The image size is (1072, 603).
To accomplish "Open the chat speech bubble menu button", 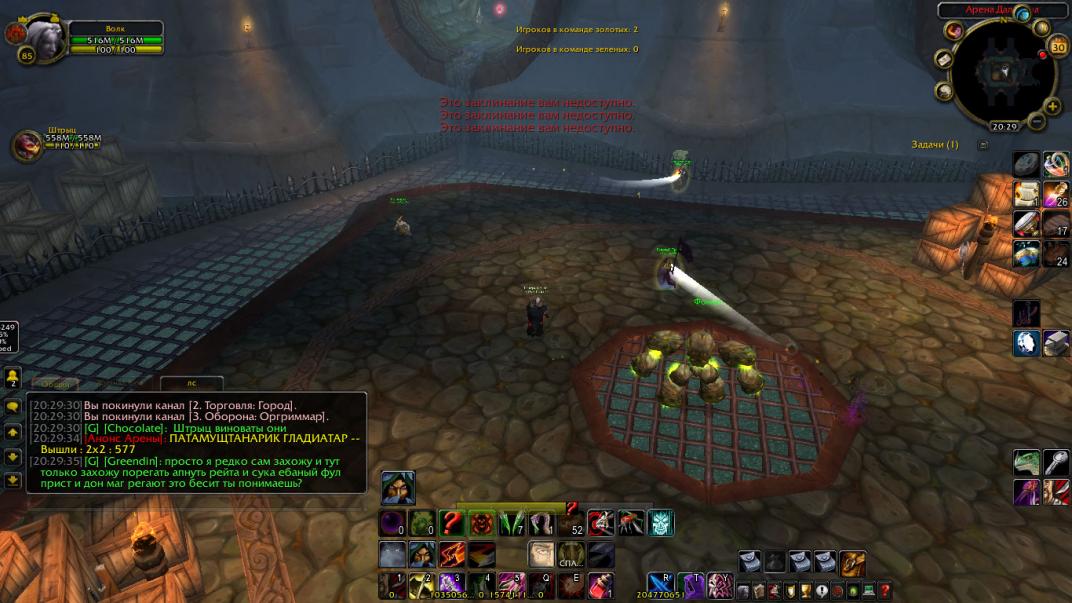I will coord(13,407).
